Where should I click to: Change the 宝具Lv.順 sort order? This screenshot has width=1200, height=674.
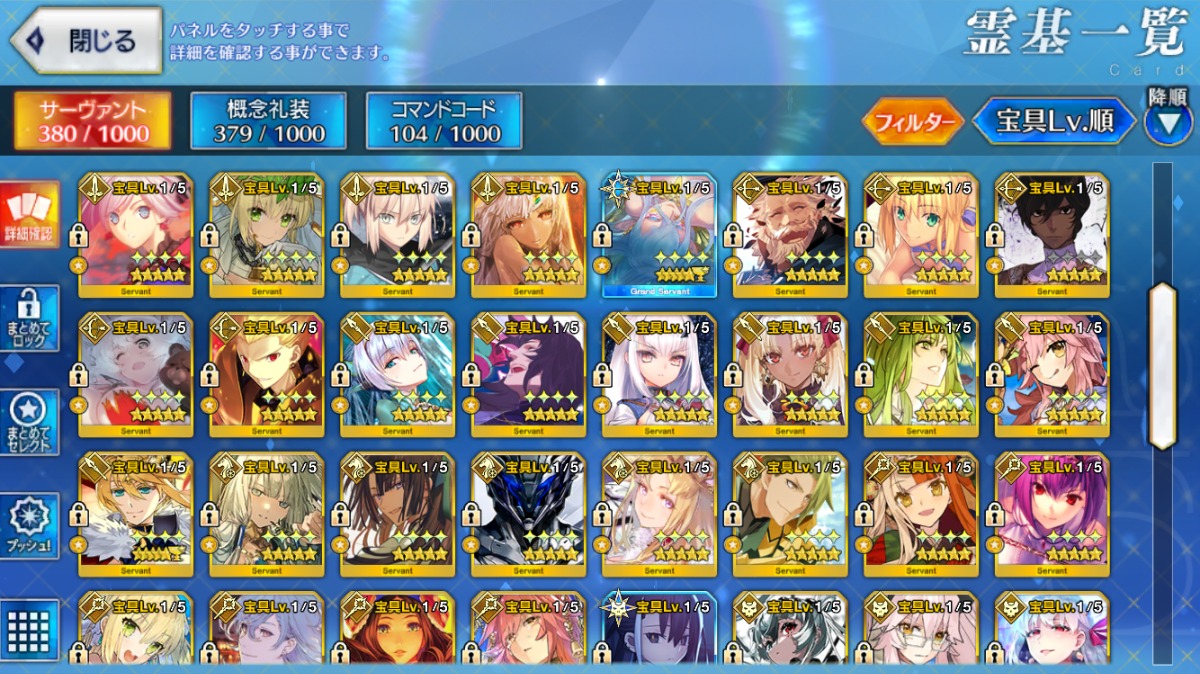(1055, 122)
